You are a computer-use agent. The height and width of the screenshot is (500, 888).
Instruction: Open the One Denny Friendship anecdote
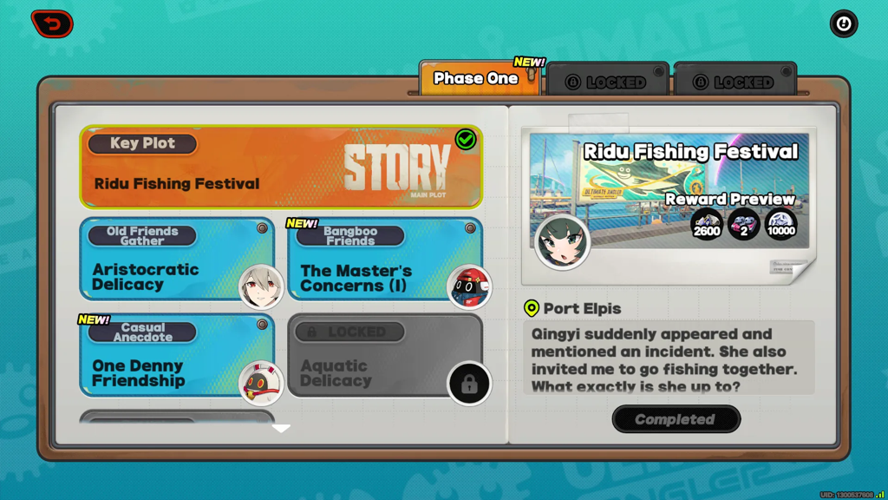tap(177, 357)
